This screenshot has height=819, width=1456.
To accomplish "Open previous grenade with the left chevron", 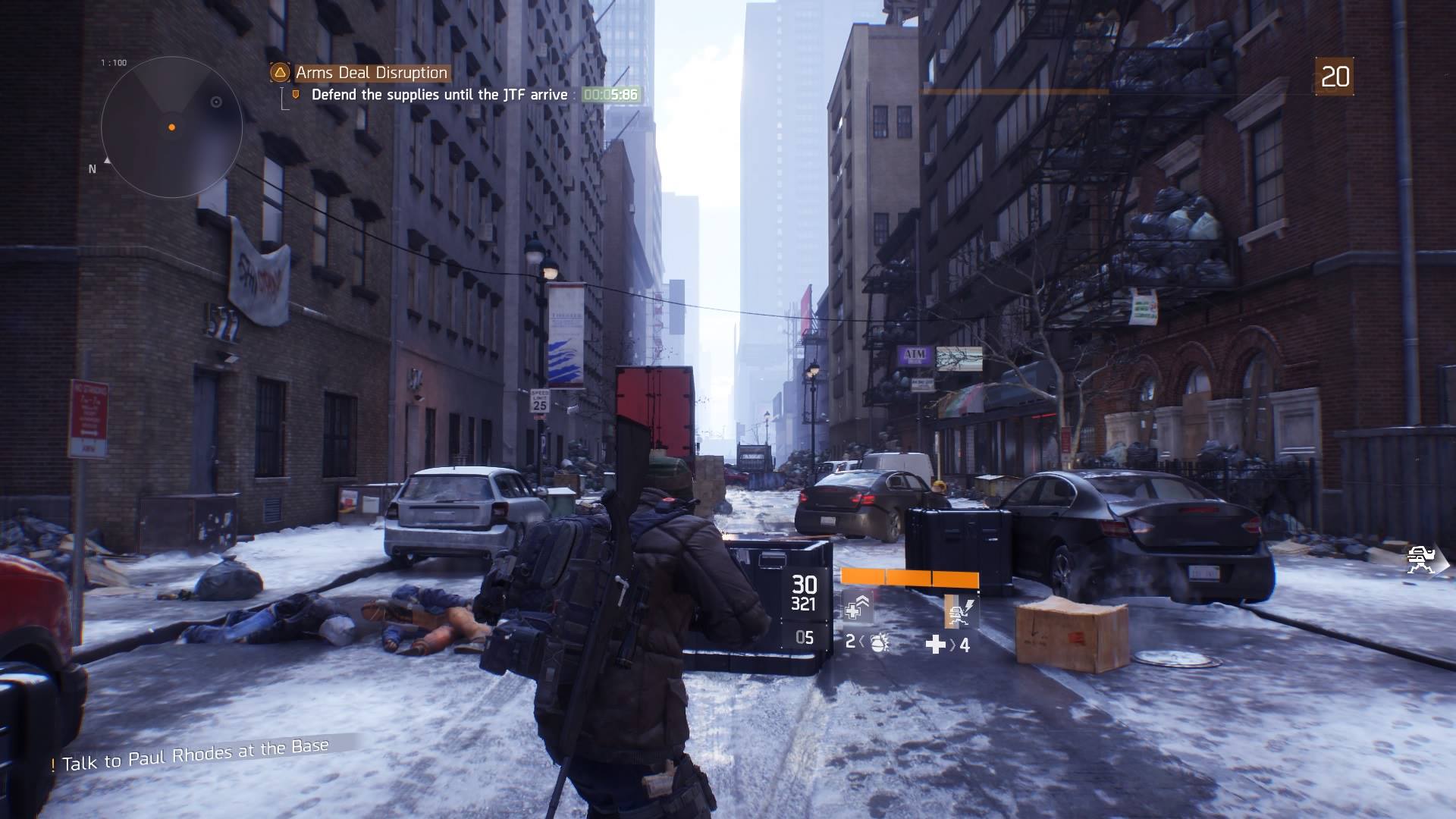I will (862, 644).
